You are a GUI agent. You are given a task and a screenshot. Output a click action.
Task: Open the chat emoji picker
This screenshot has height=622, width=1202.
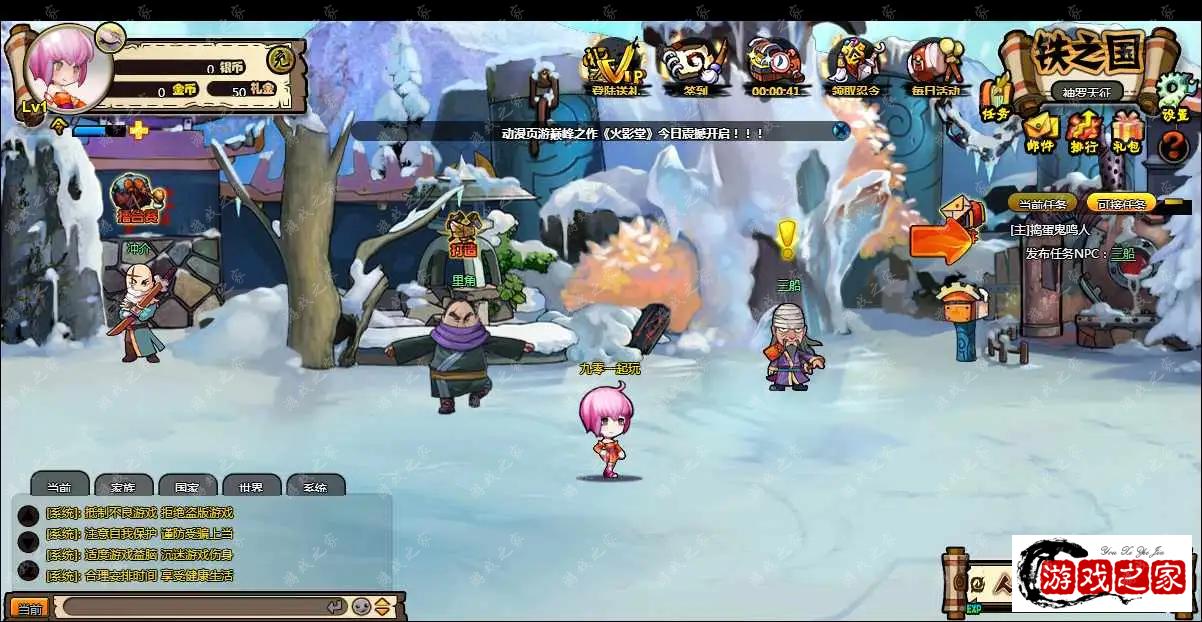coord(362,607)
